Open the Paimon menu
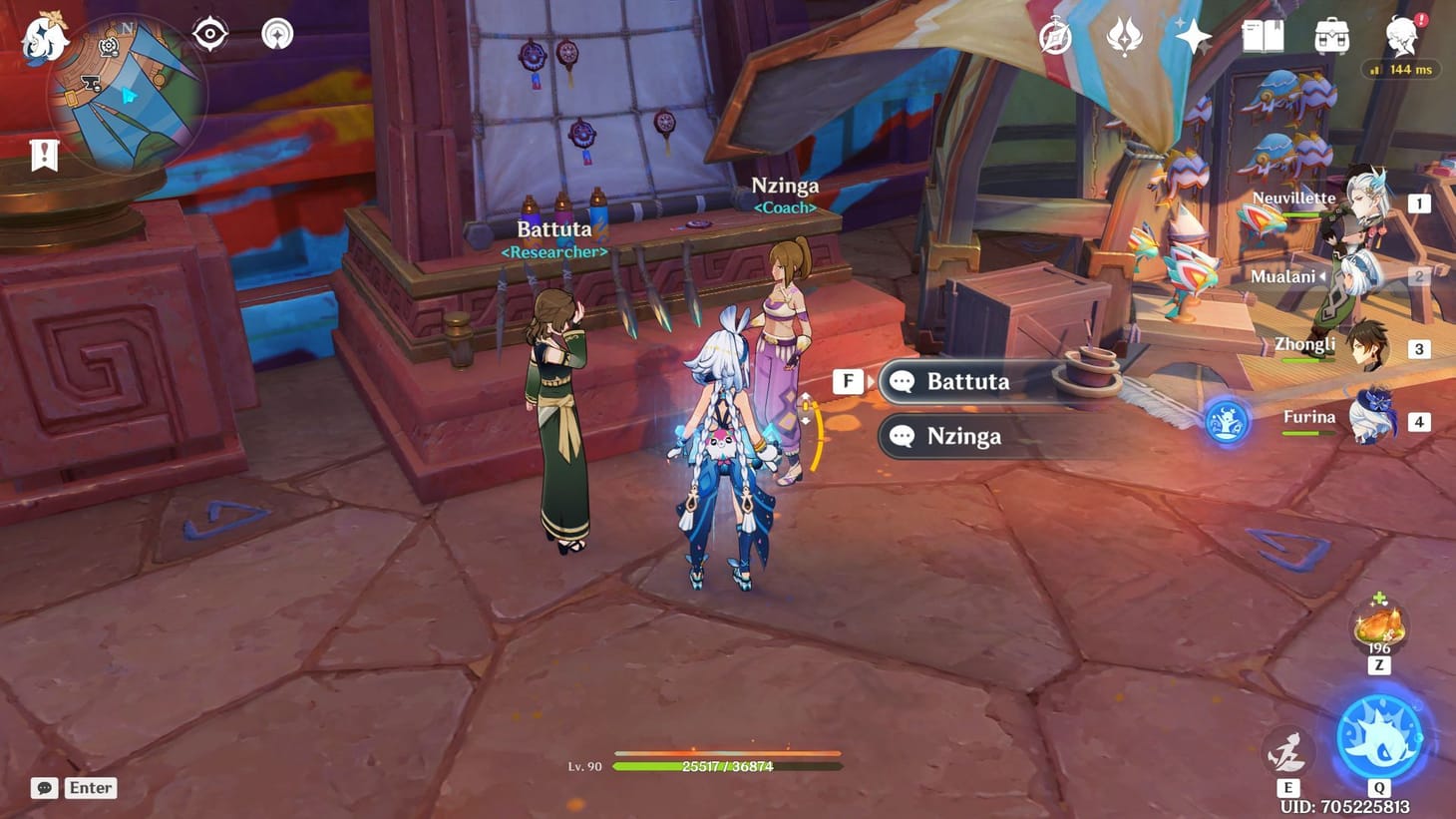1456x819 pixels. [x=40, y=36]
